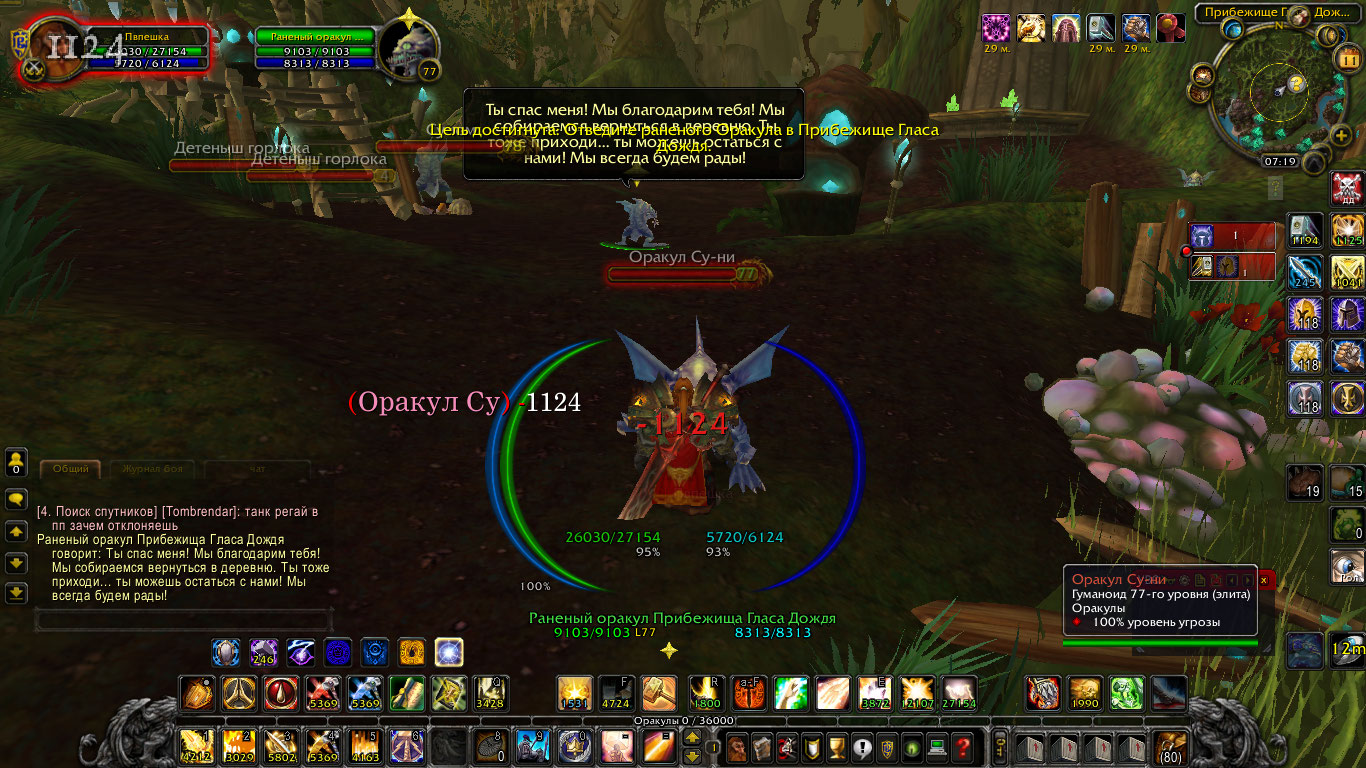Open the computer icon game menu
Image resolution: width=1366 pixels, height=768 pixels.
(936, 746)
